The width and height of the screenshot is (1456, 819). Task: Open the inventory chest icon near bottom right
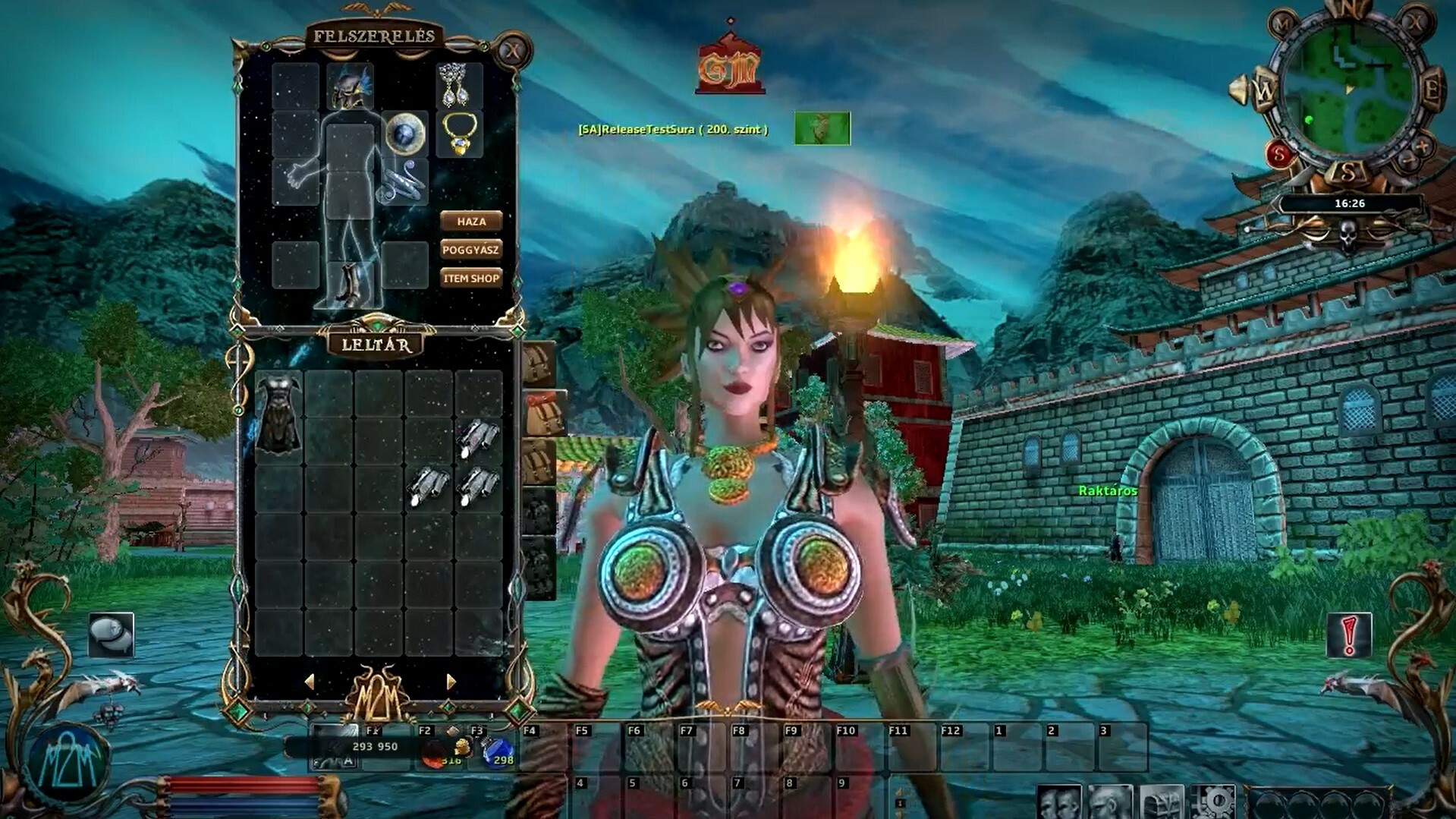coord(1163,802)
